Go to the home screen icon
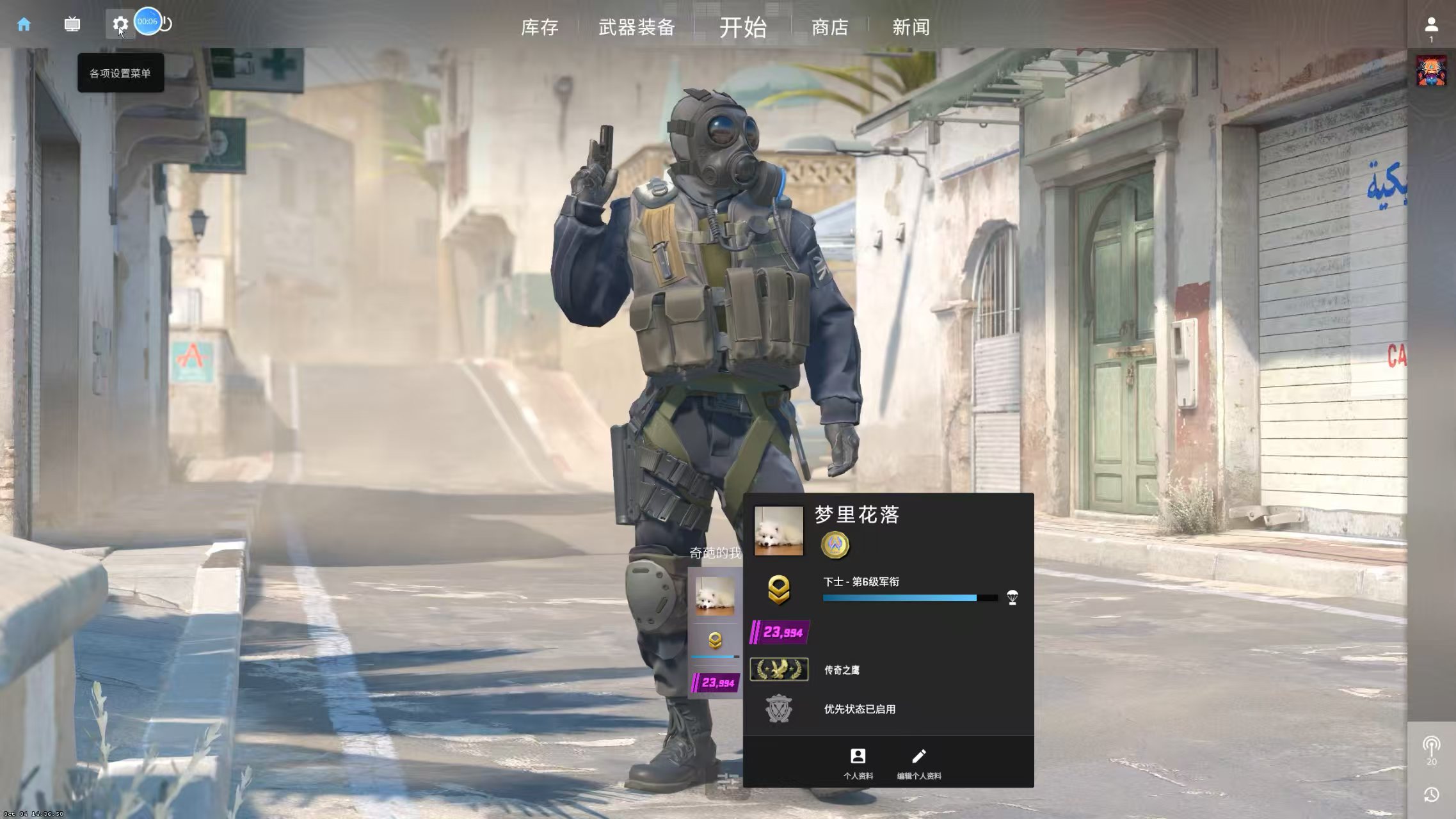Screen dimensions: 1456x819 pyautogui.click(x=24, y=24)
